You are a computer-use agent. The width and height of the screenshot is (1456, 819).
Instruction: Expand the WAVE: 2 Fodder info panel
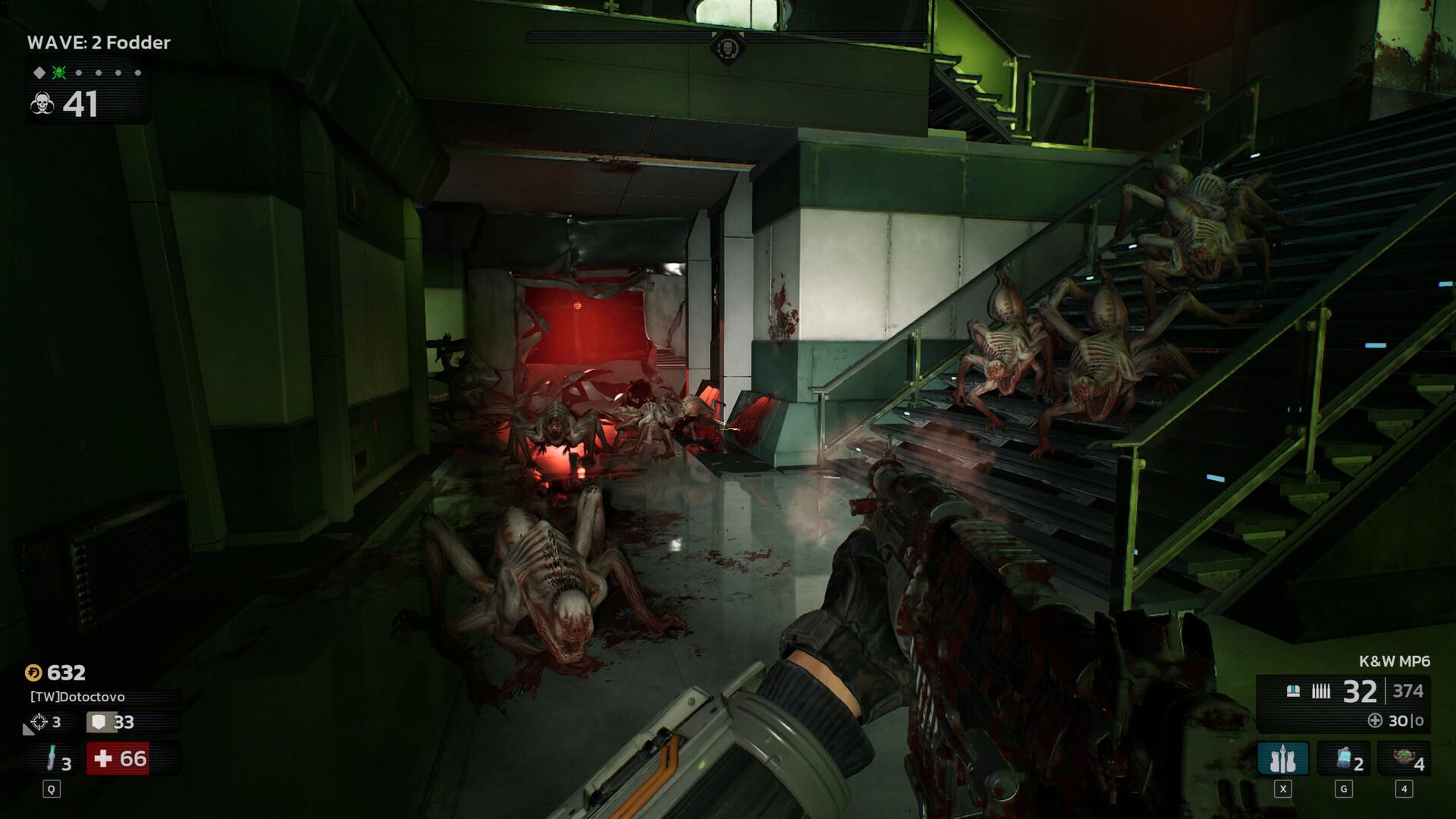99,43
